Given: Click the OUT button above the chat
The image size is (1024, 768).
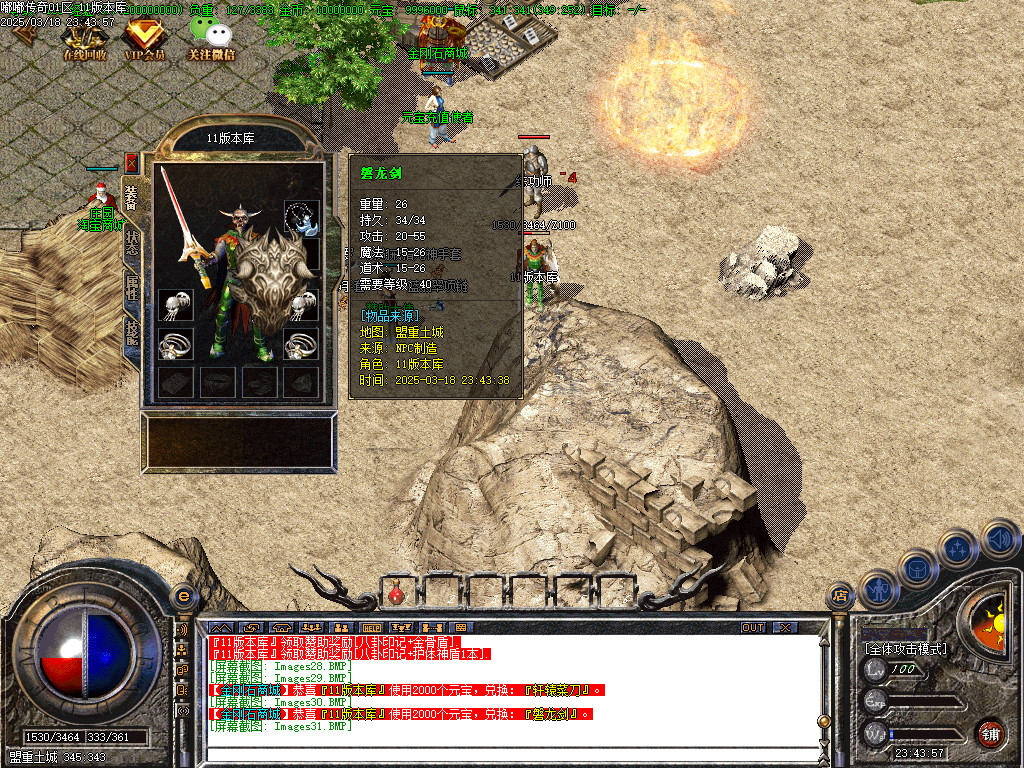Looking at the screenshot, I should (x=753, y=627).
